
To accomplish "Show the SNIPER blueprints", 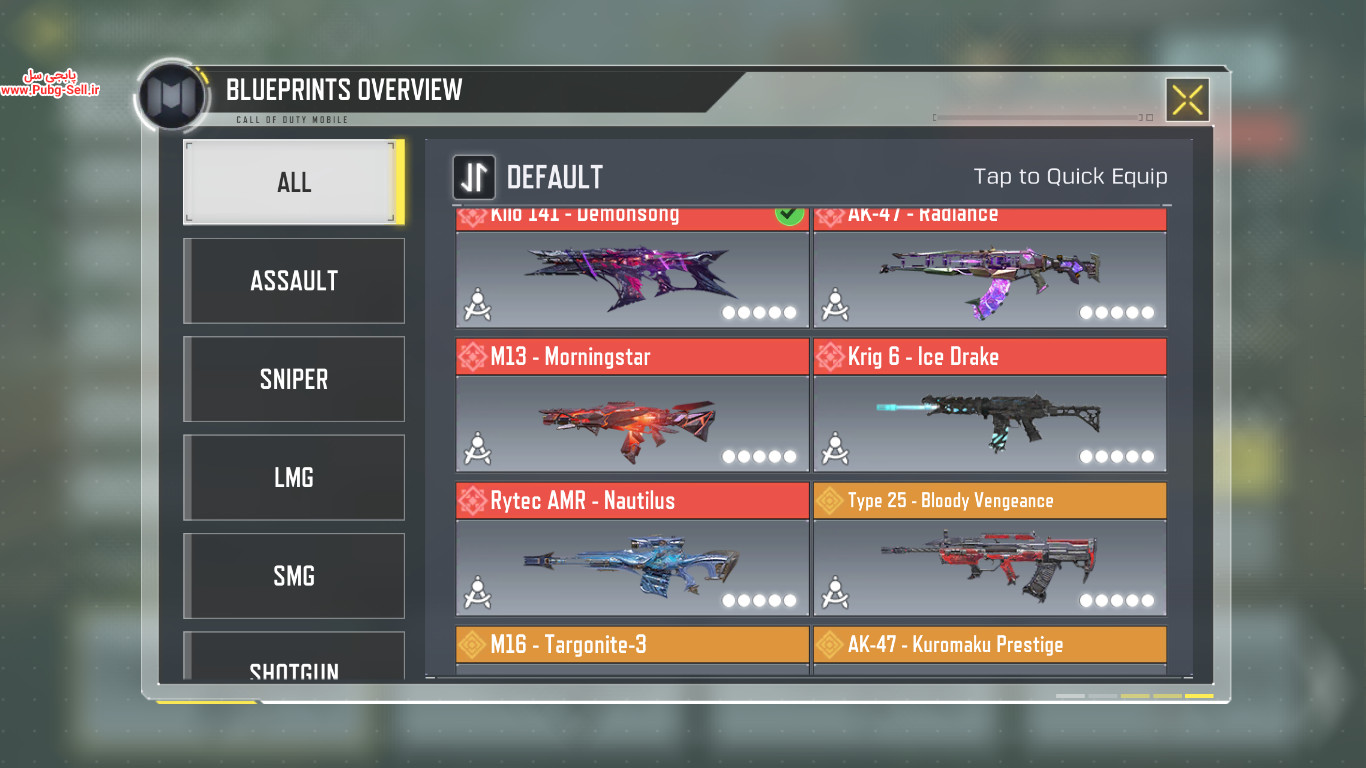I will 293,379.
